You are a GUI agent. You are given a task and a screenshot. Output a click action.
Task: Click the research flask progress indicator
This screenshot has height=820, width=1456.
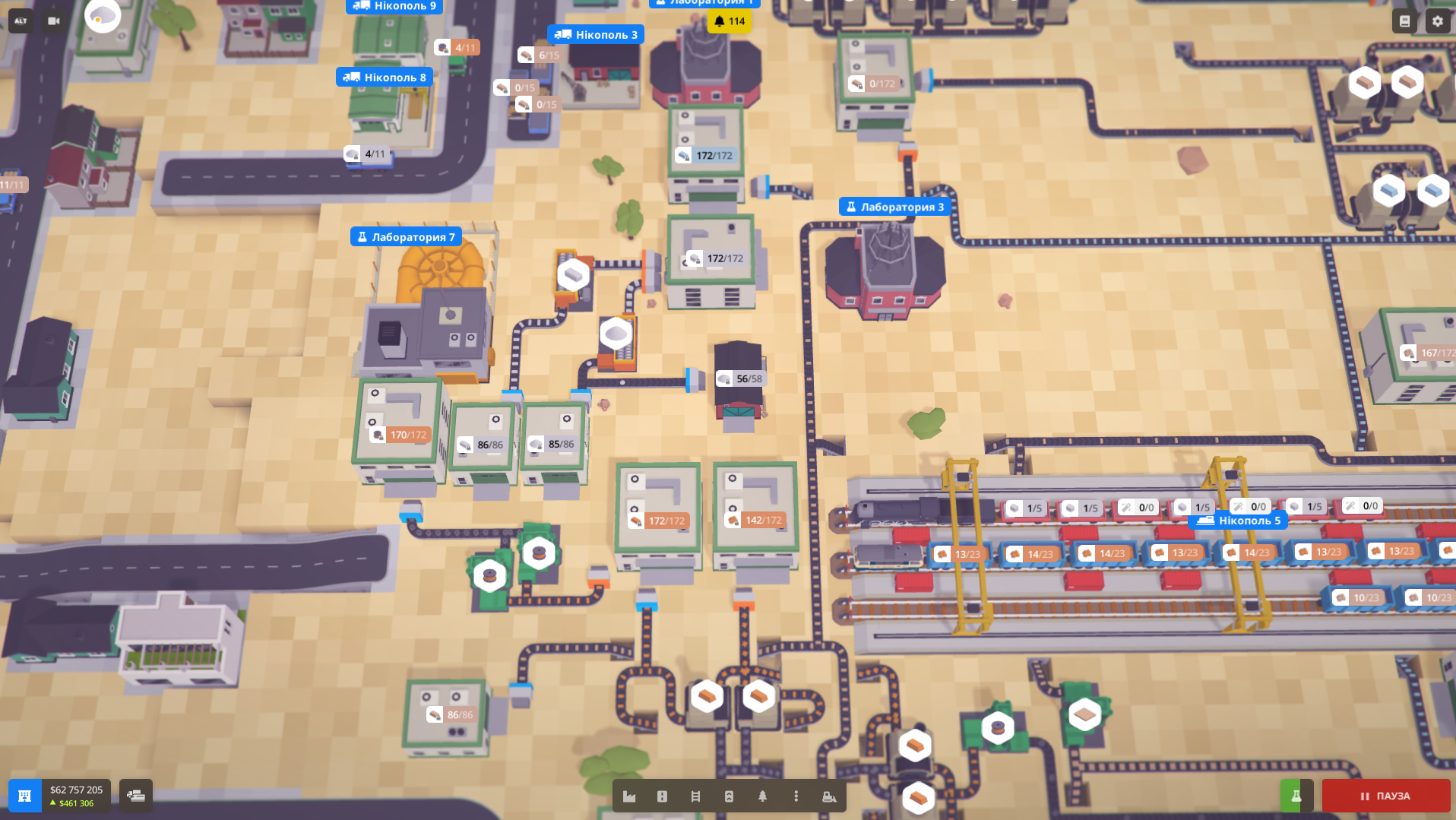click(x=1296, y=796)
